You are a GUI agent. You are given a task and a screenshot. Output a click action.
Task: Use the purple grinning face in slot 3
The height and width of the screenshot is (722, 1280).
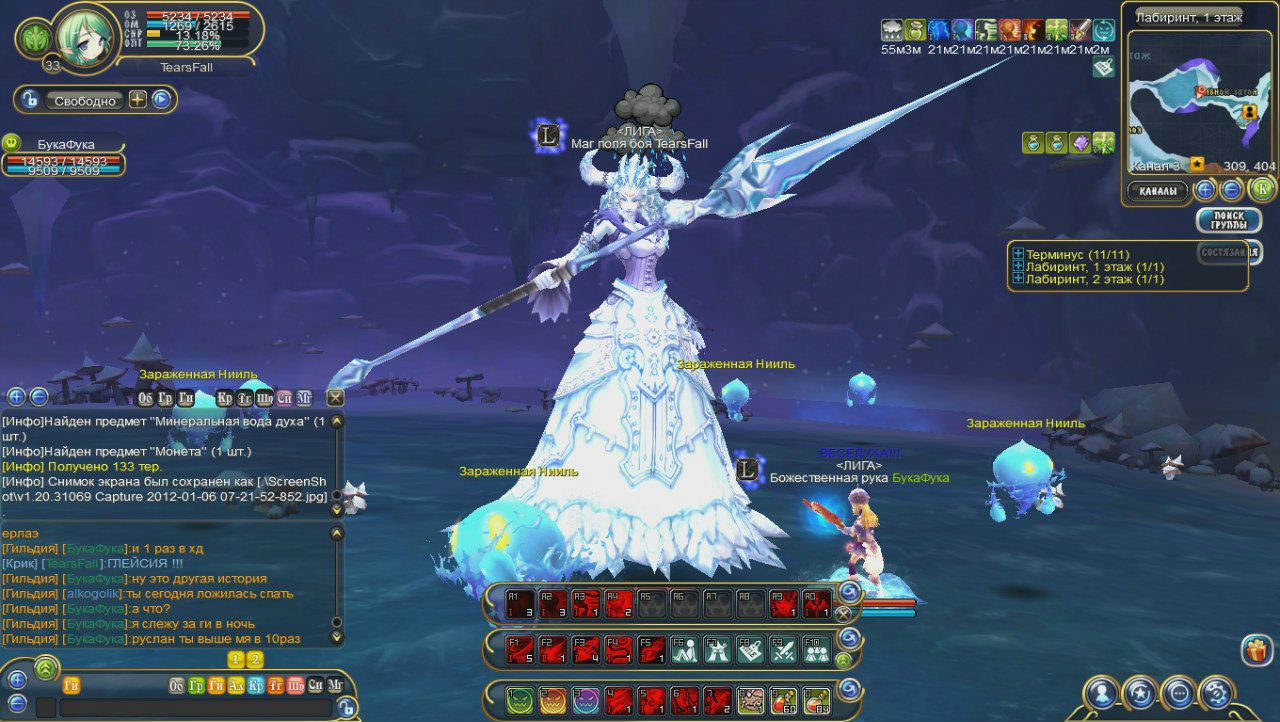click(x=586, y=700)
